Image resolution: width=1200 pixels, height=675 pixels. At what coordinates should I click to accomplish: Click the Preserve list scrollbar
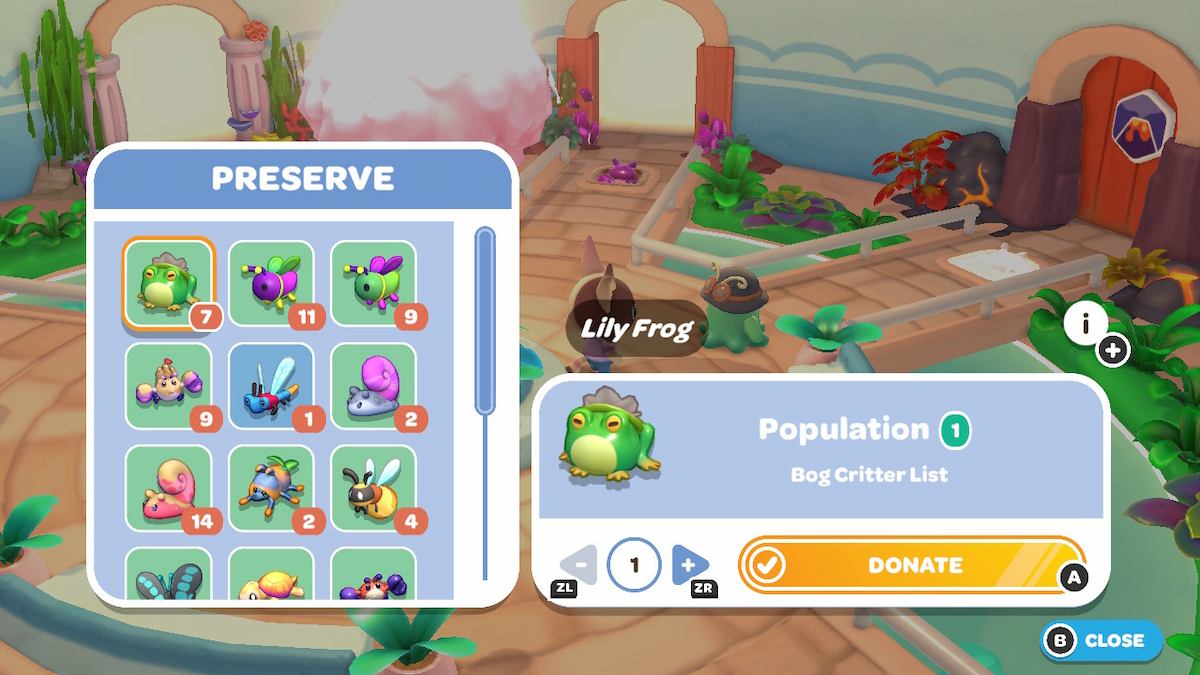[x=485, y=320]
